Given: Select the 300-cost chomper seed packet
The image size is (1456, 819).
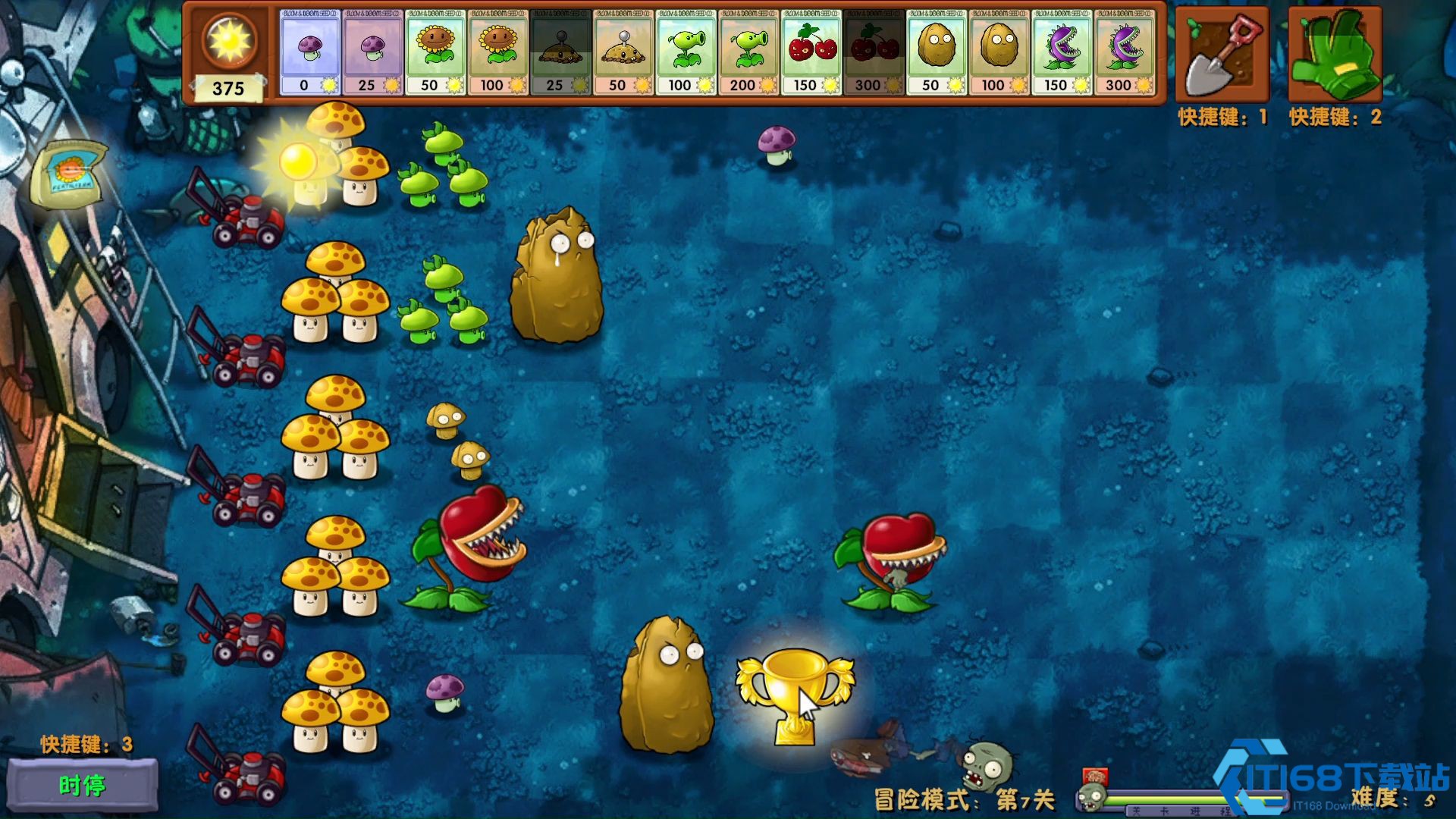Looking at the screenshot, I should pyautogui.click(x=1125, y=52).
